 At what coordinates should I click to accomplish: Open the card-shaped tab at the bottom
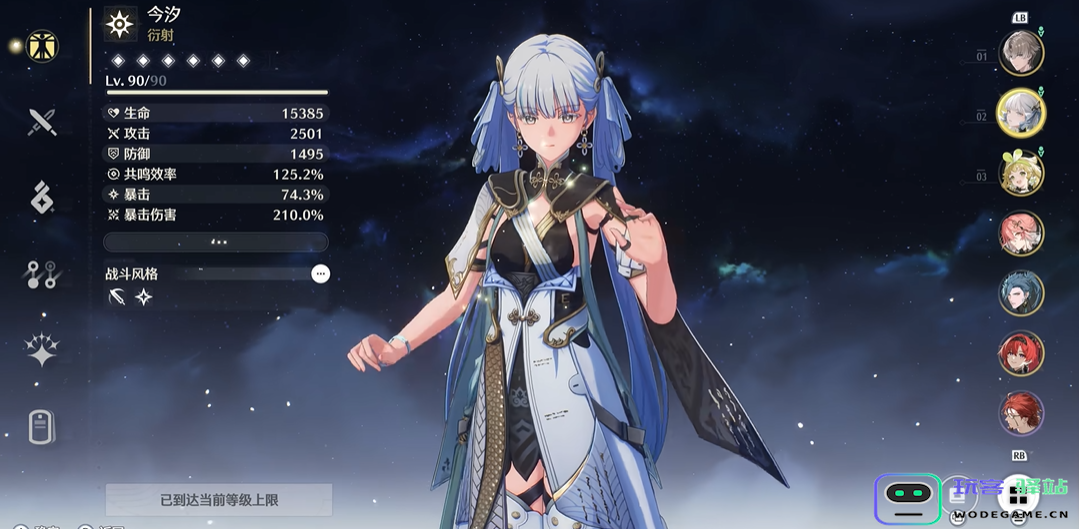tap(41, 426)
